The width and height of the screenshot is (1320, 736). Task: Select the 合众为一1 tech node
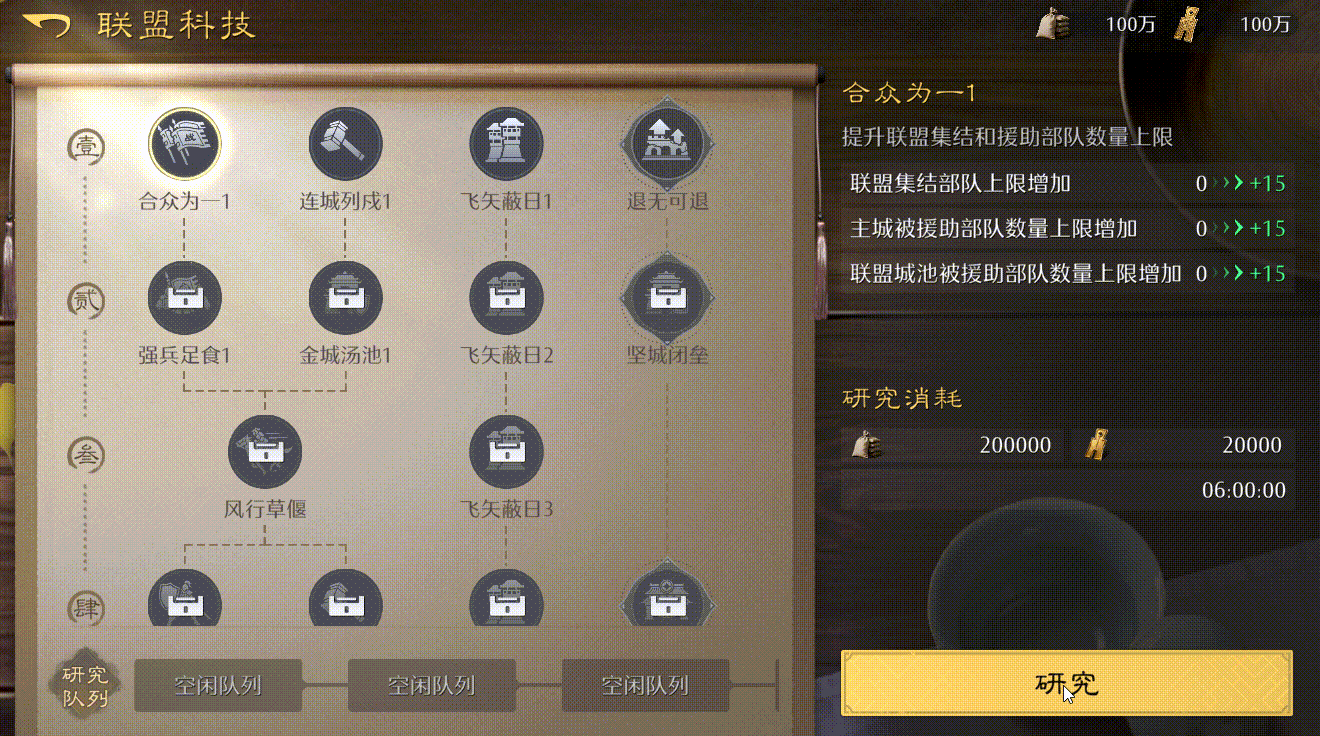(x=185, y=143)
